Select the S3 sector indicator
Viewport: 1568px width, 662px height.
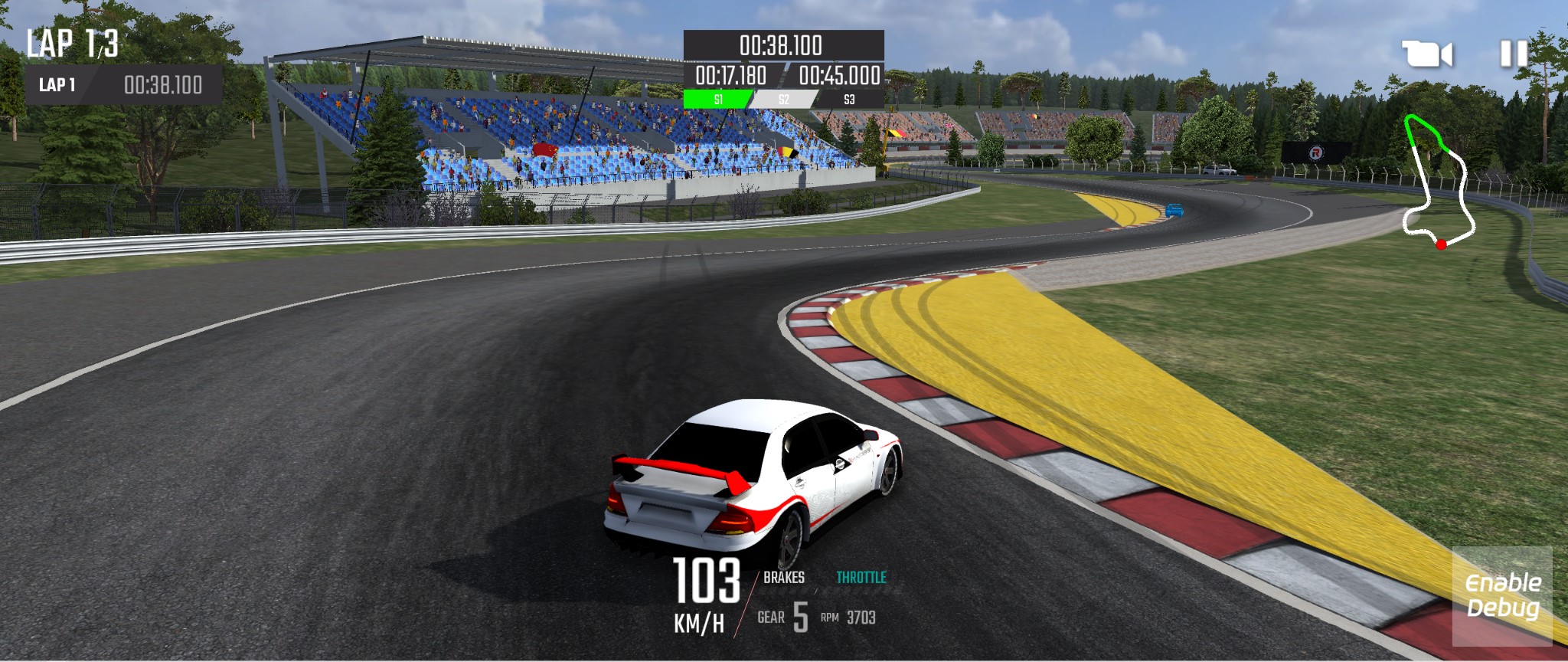coord(850,97)
